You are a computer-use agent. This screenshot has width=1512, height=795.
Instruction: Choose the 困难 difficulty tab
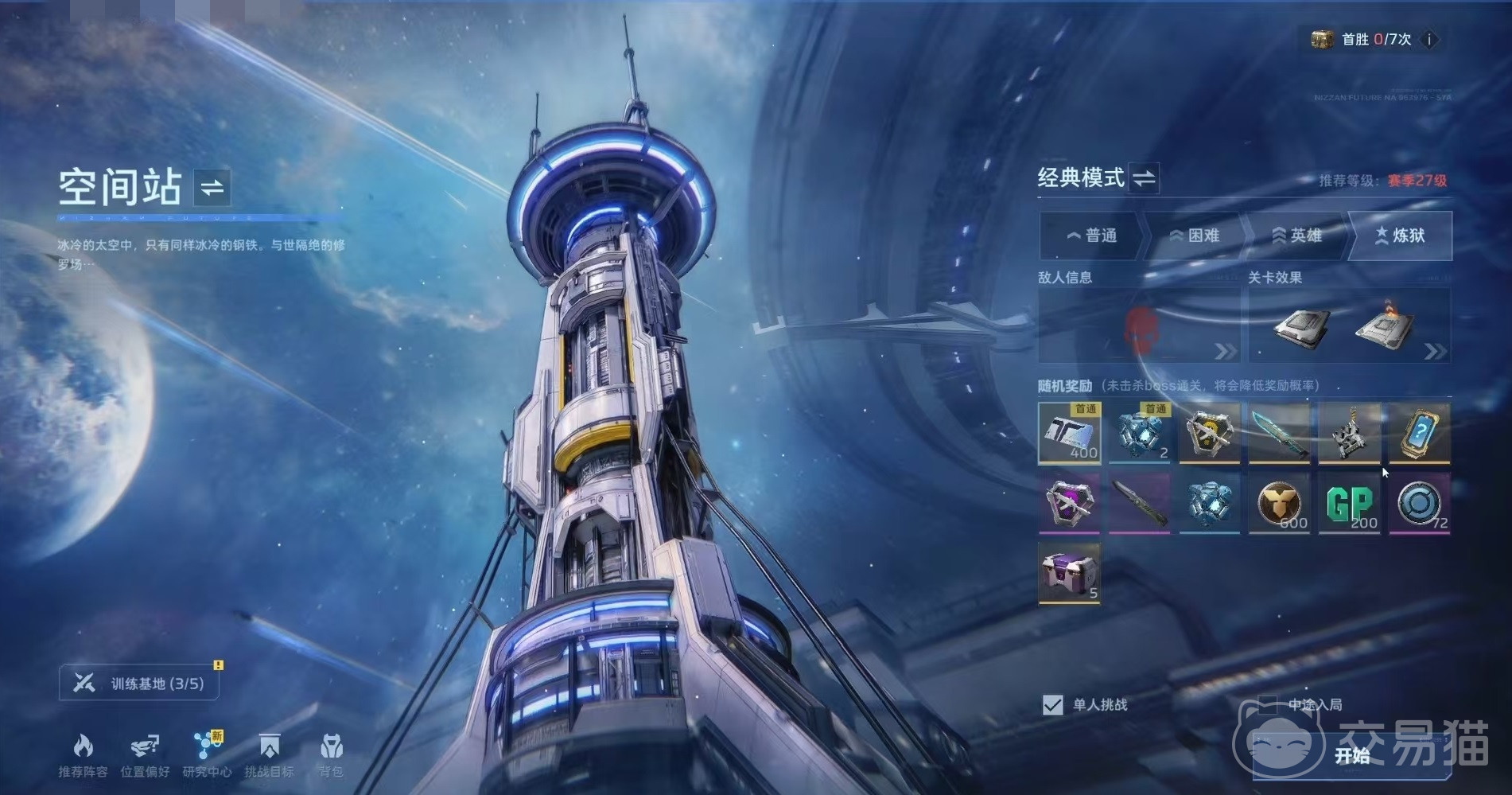1194,236
